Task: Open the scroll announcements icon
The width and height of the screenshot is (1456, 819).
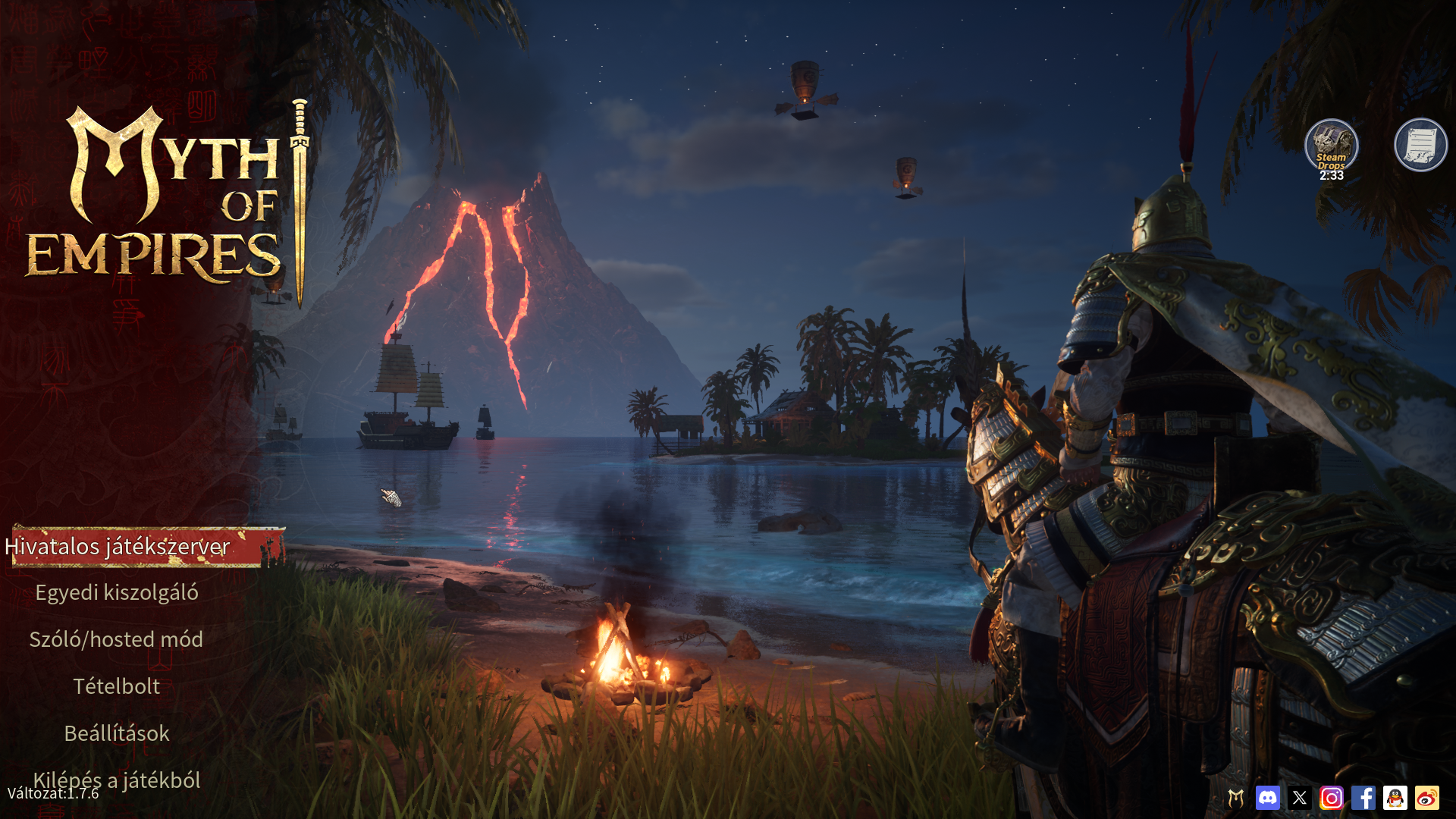Action: click(x=1420, y=145)
